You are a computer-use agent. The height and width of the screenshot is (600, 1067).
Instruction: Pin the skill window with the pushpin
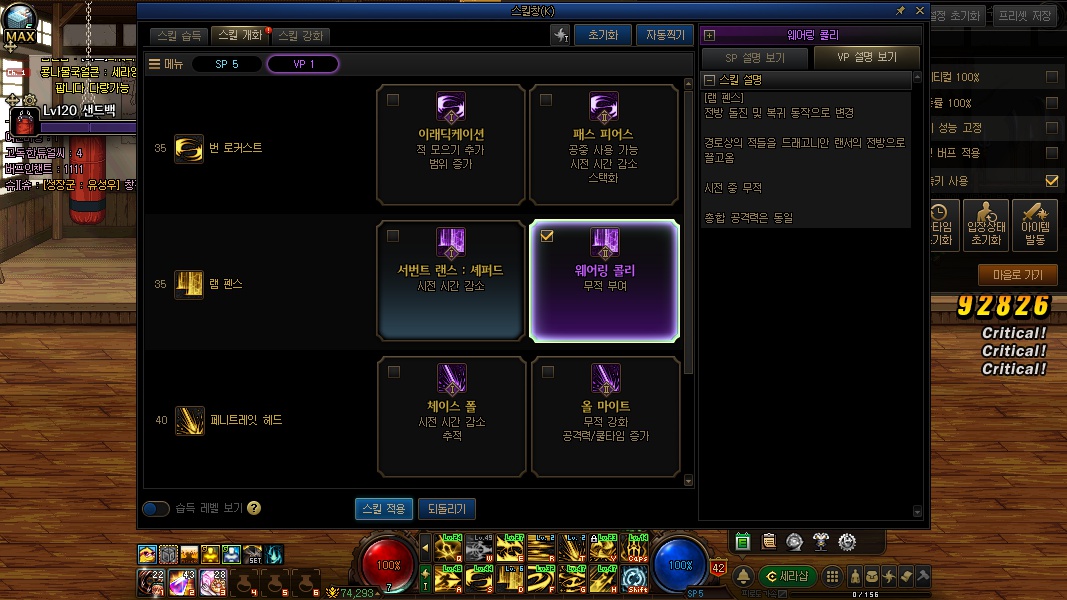900,10
